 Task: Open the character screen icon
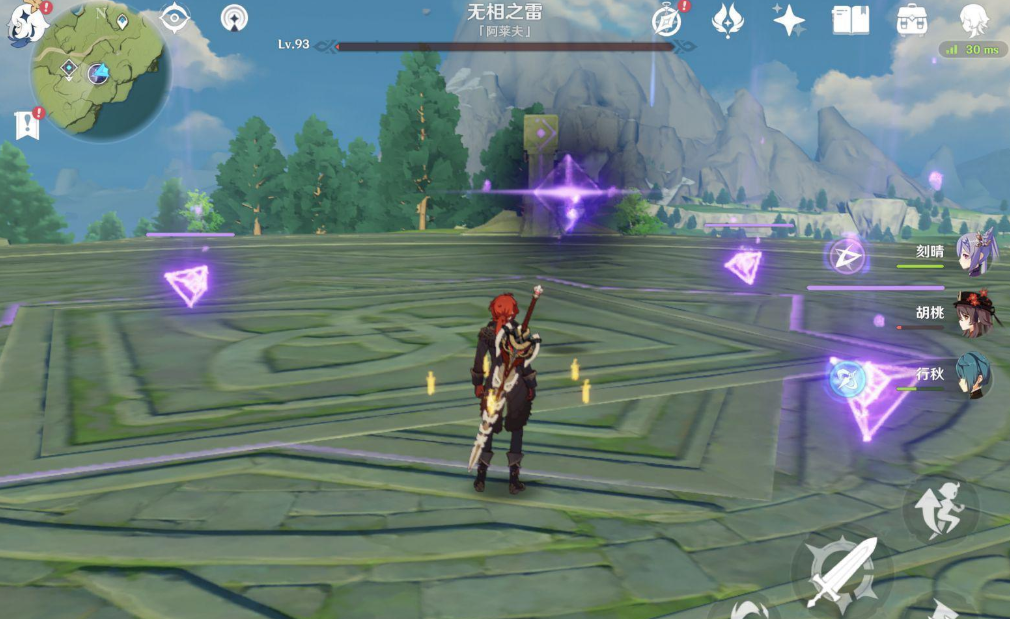[x=973, y=20]
